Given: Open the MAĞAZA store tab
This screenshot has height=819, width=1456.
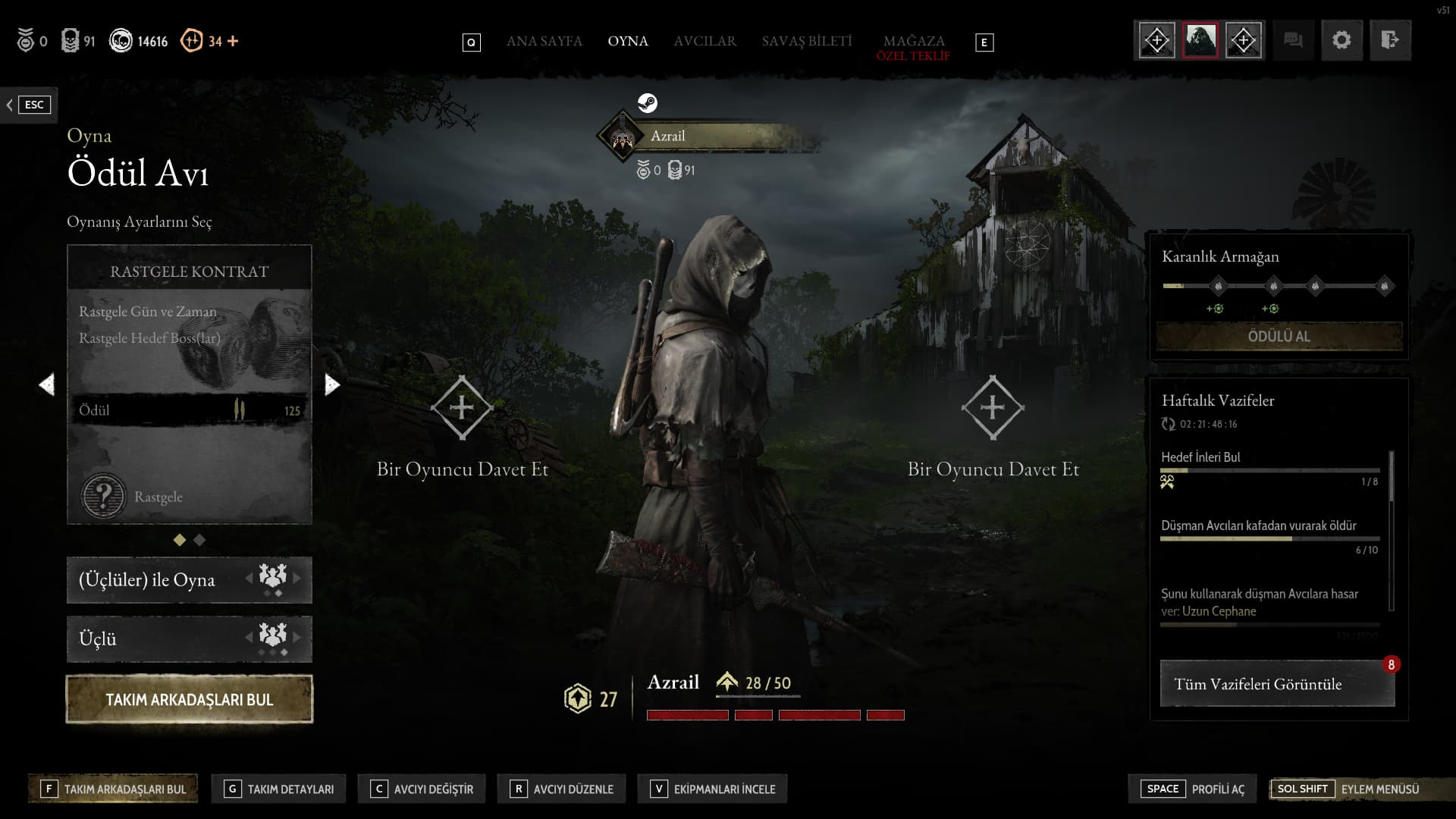Looking at the screenshot, I should [x=913, y=41].
